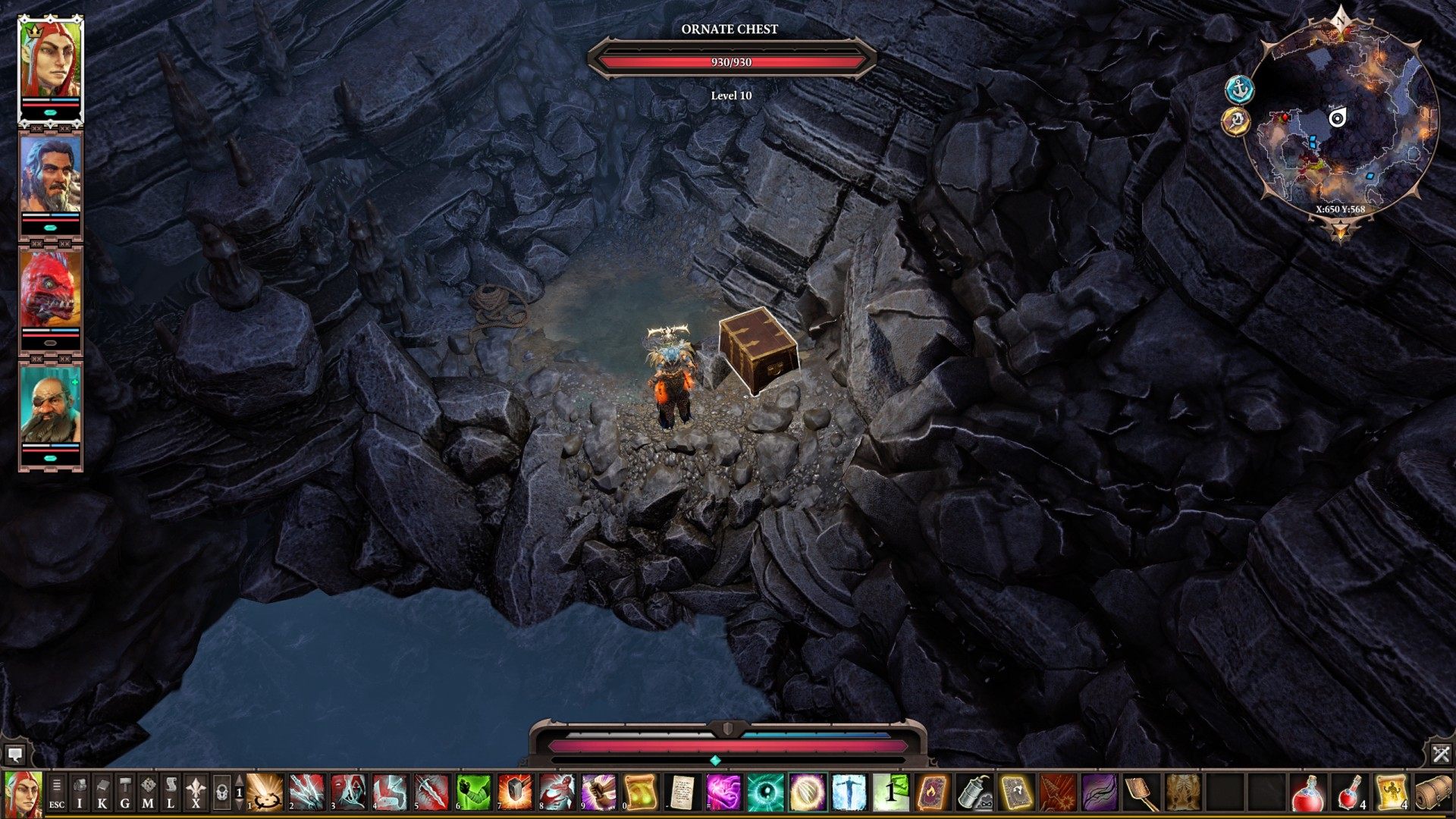Open the ESC game menu button
This screenshot has height=819, width=1456.
click(x=57, y=792)
